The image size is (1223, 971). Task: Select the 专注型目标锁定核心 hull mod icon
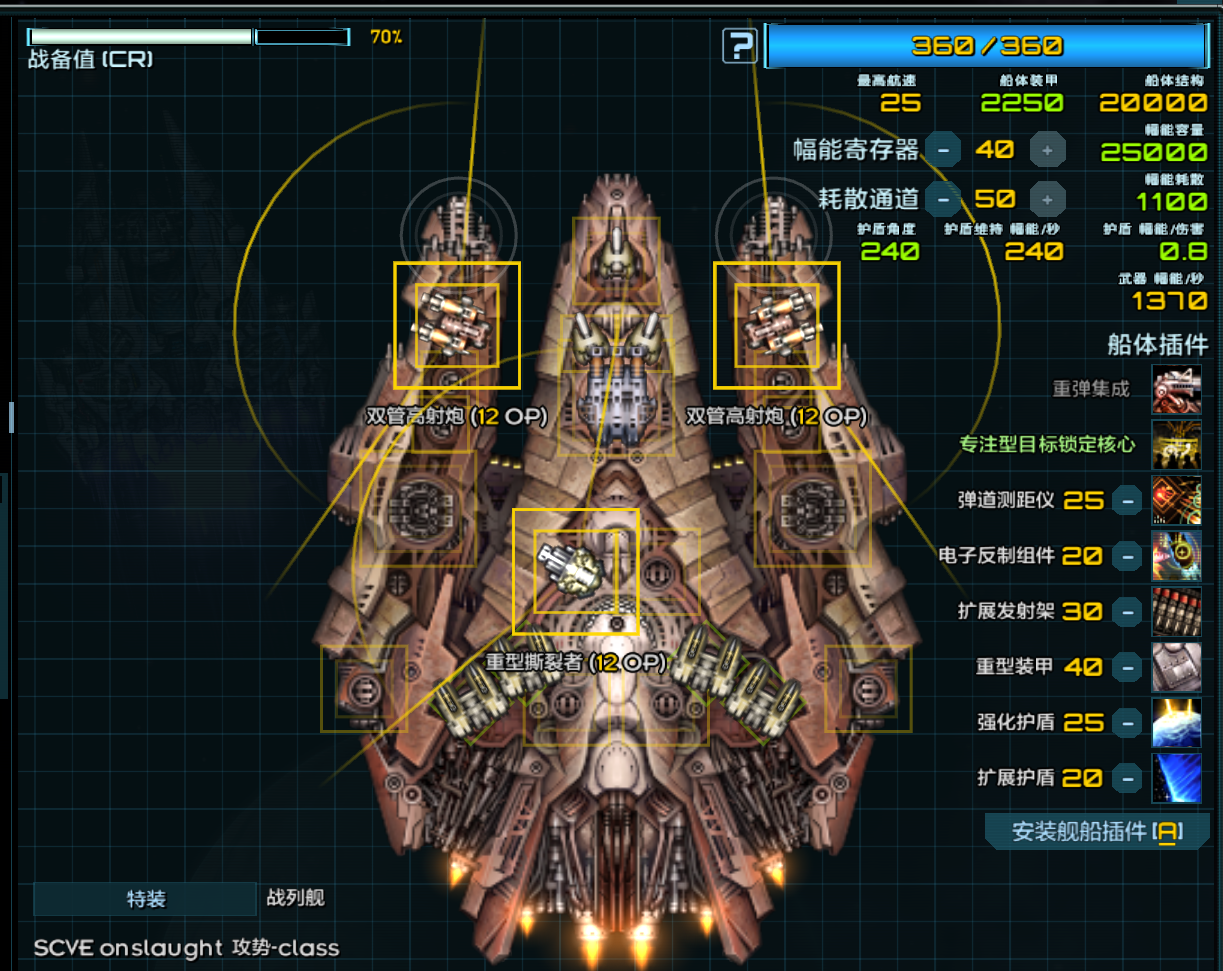pyautogui.click(x=1176, y=445)
